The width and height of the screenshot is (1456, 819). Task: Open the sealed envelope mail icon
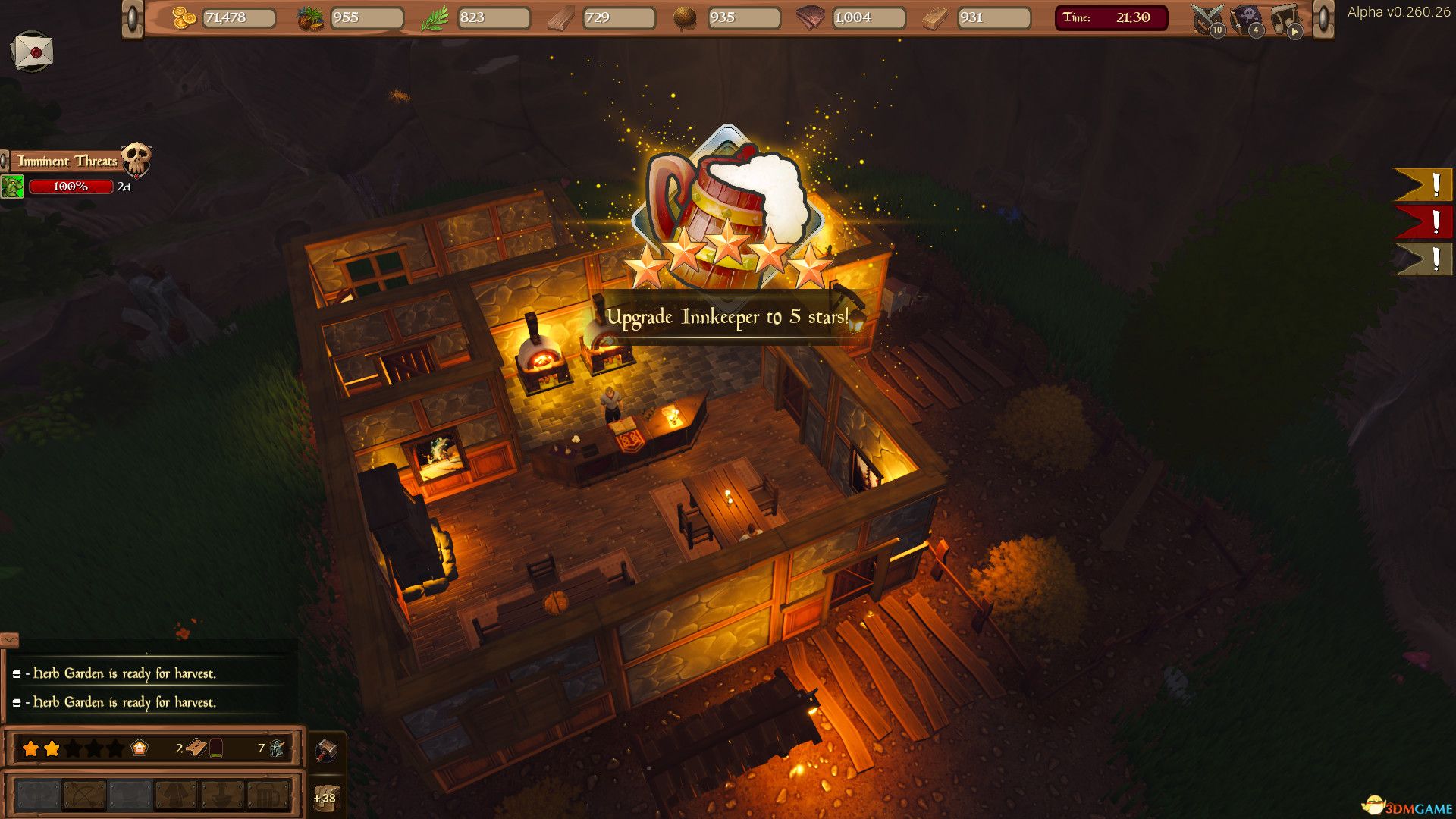coord(32,52)
